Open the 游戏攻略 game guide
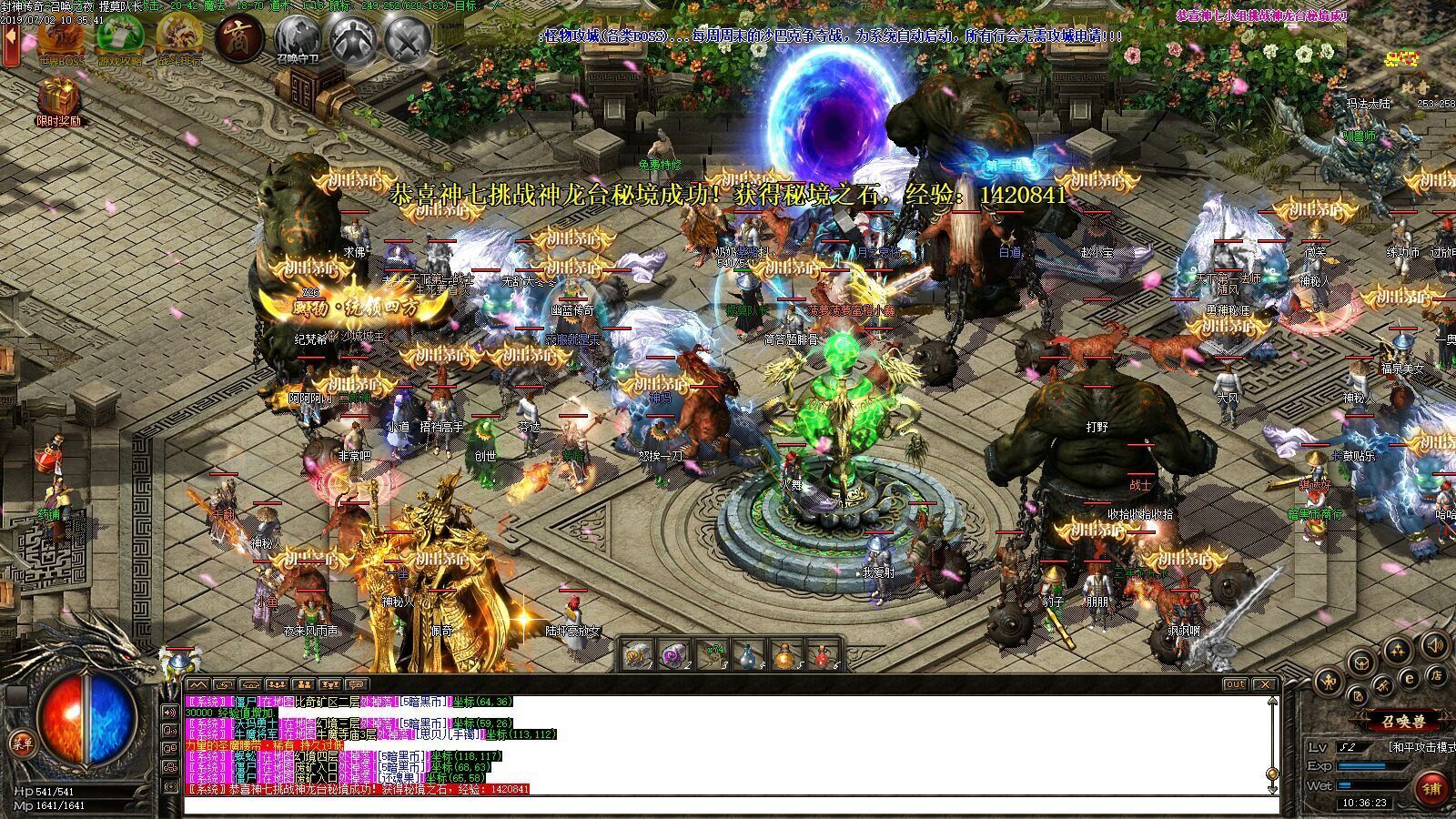The width and height of the screenshot is (1456, 819). pyautogui.click(x=120, y=37)
